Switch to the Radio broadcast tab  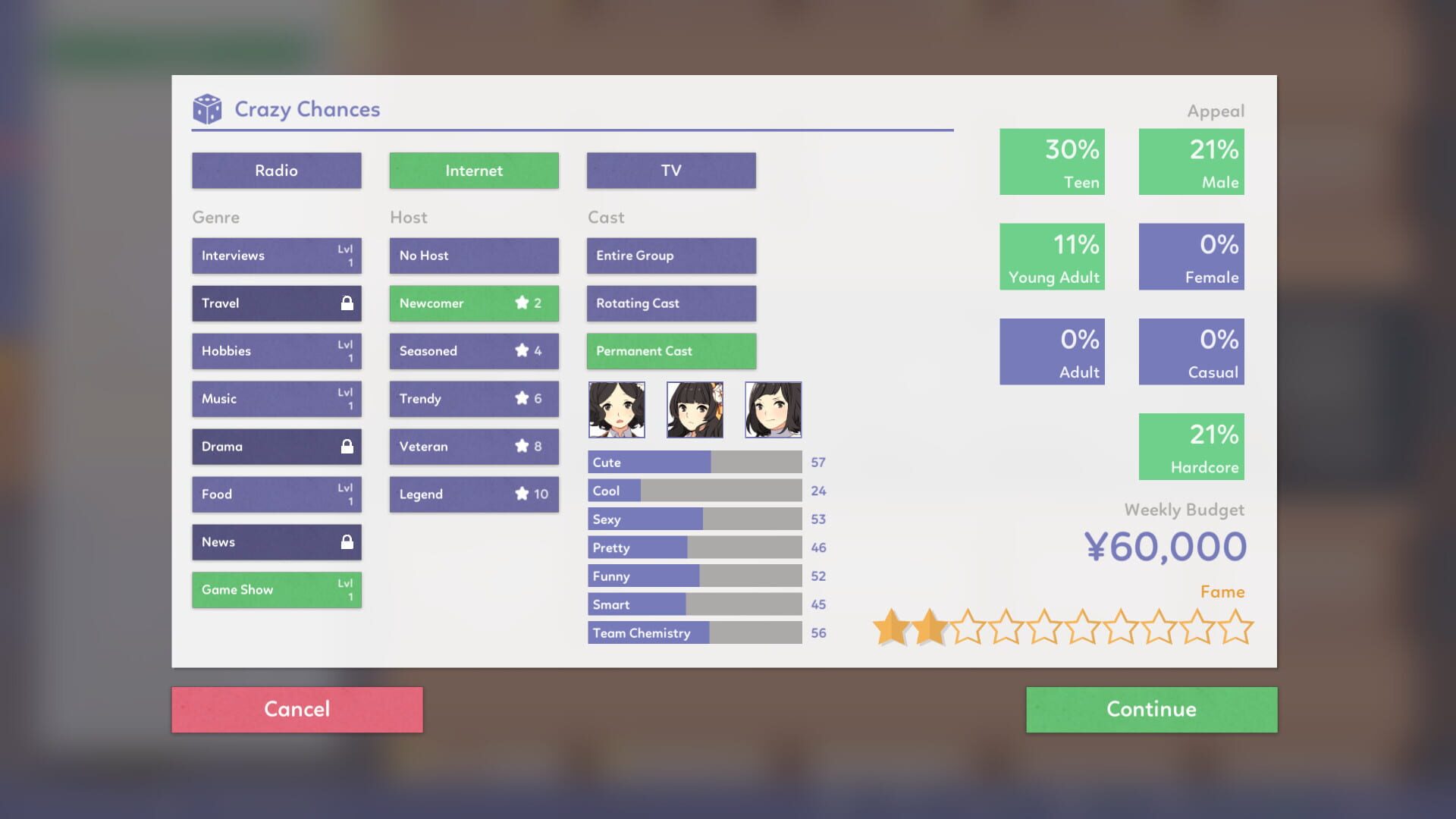276,170
